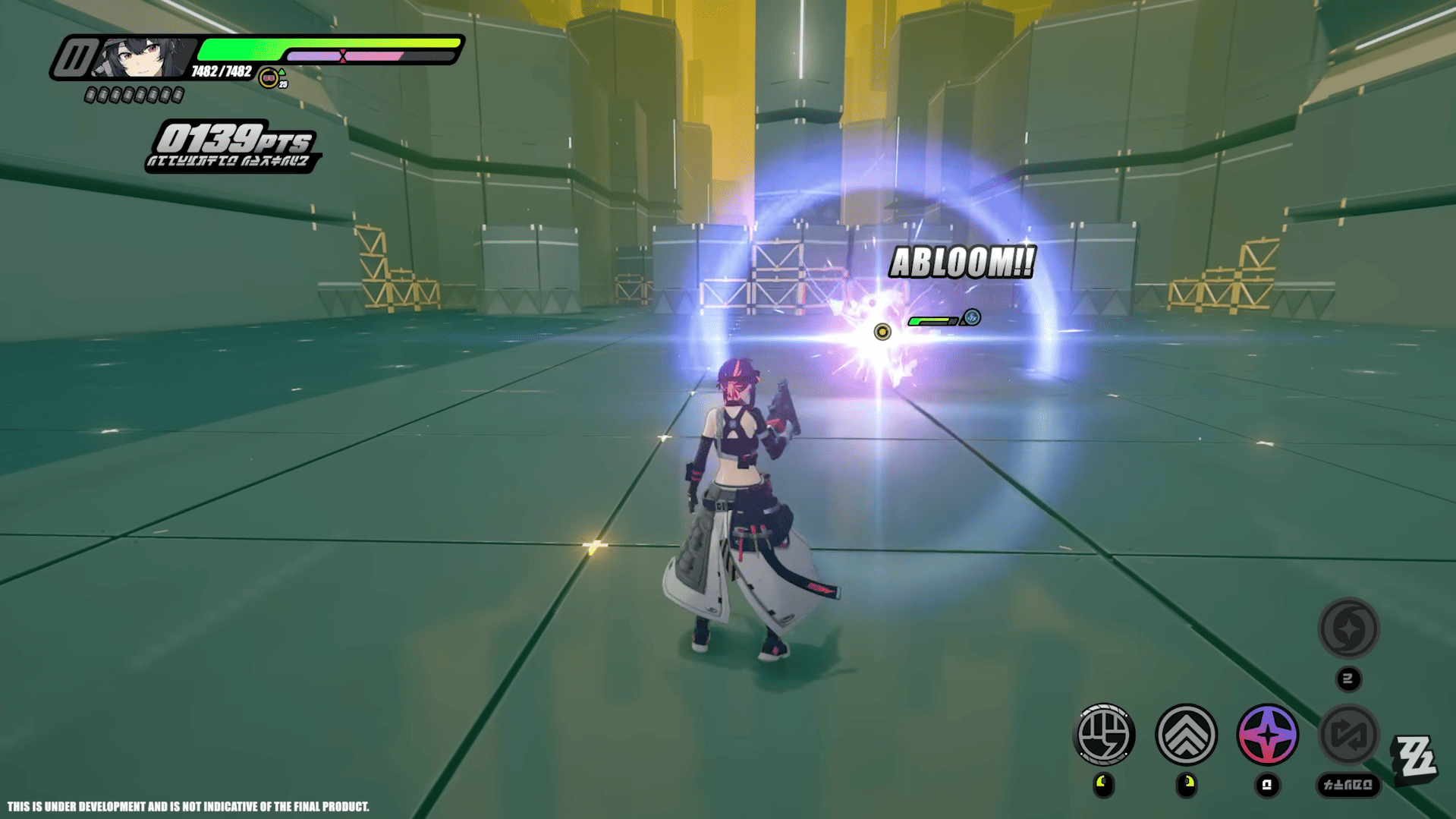Use the pink-purple star special attack
The image size is (1456, 819).
point(1267,734)
